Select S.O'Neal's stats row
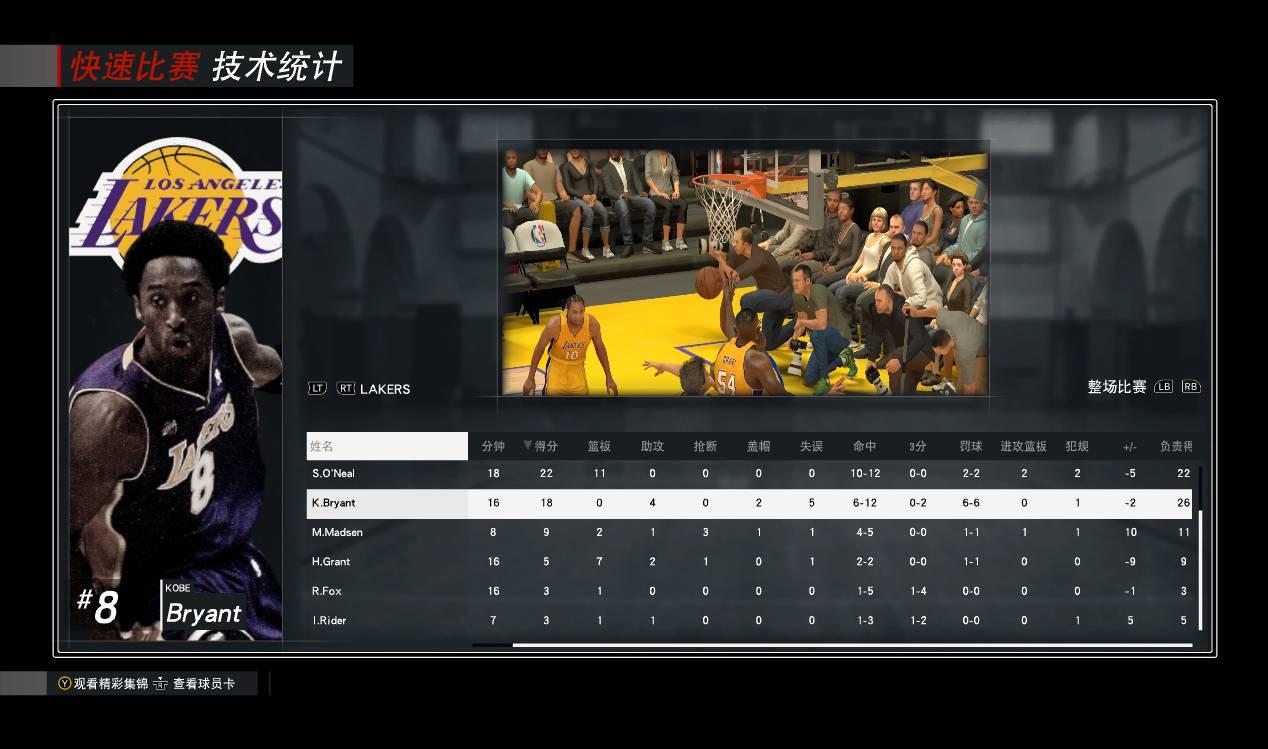 (x=333, y=473)
